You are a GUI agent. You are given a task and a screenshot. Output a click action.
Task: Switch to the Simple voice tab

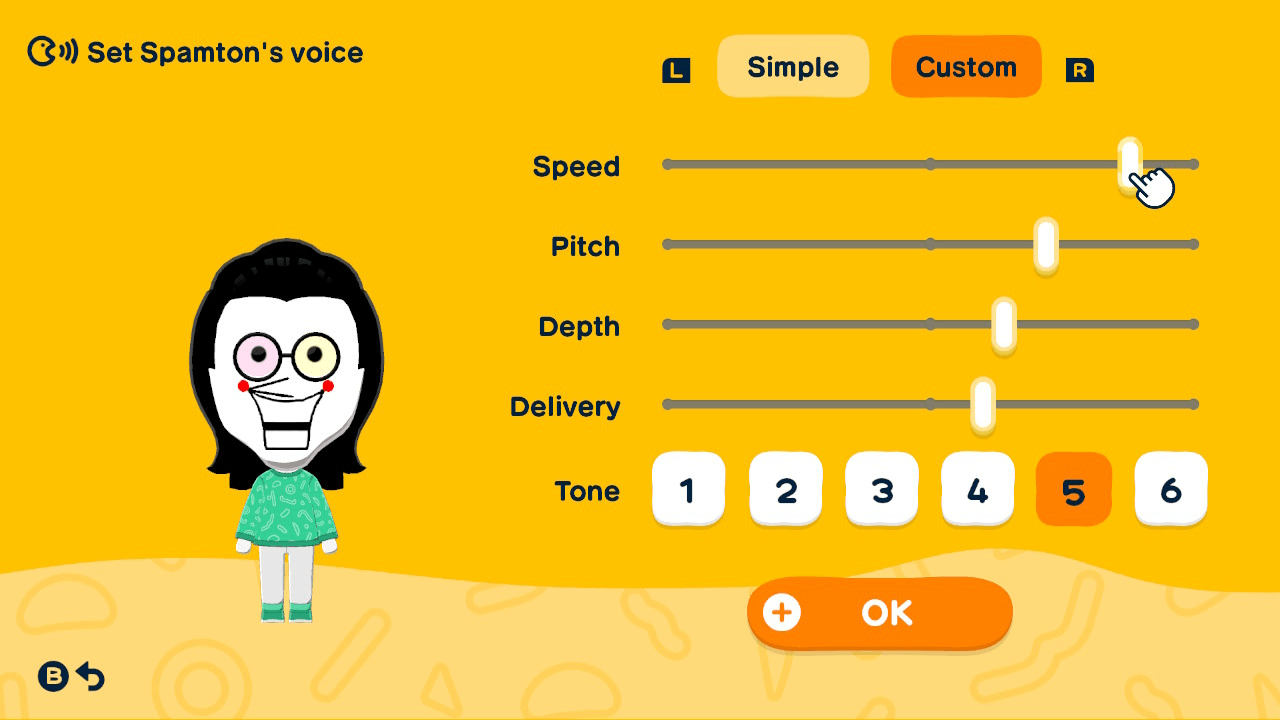(x=793, y=66)
